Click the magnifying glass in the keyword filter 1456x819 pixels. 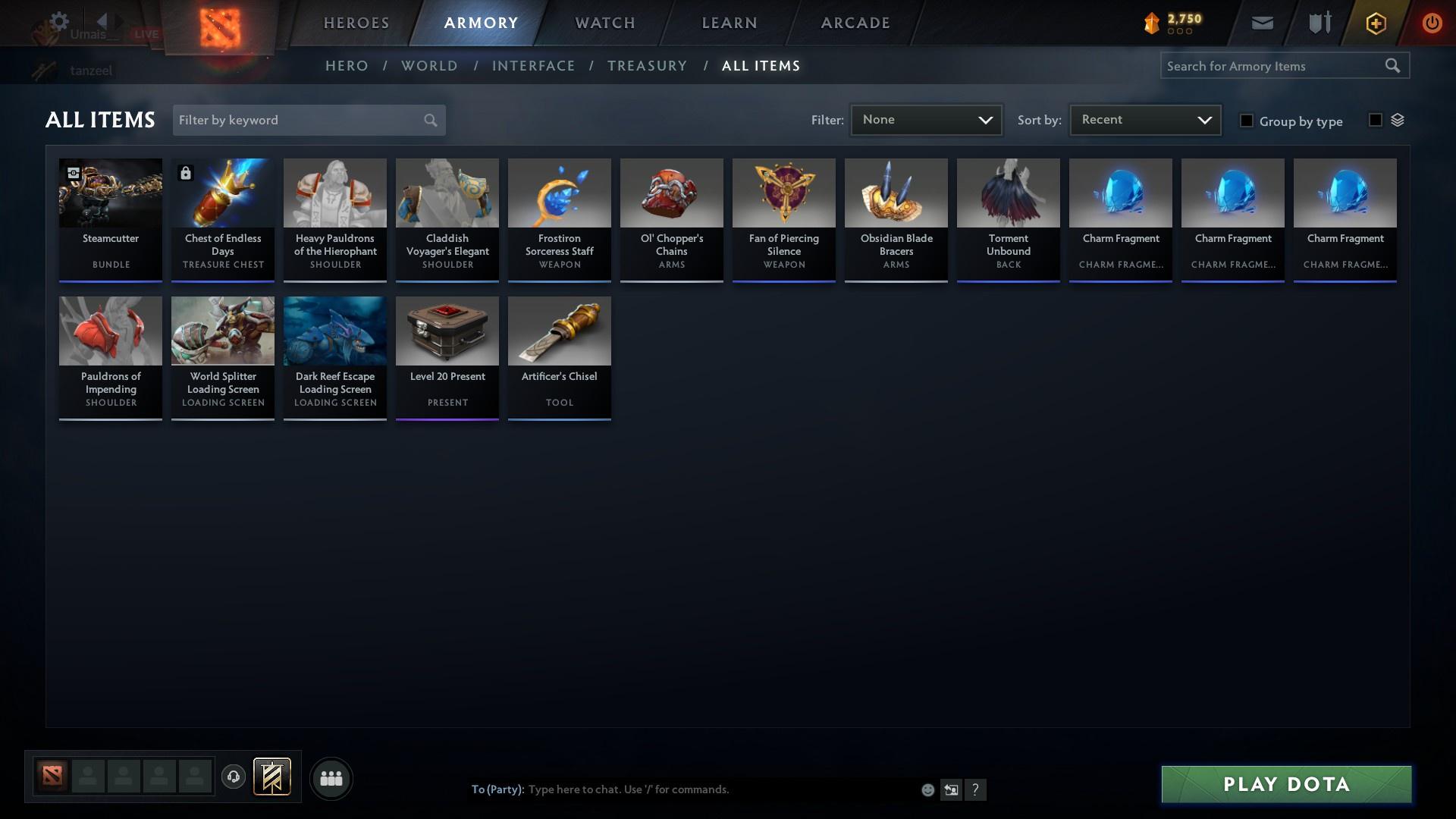pyautogui.click(x=429, y=120)
